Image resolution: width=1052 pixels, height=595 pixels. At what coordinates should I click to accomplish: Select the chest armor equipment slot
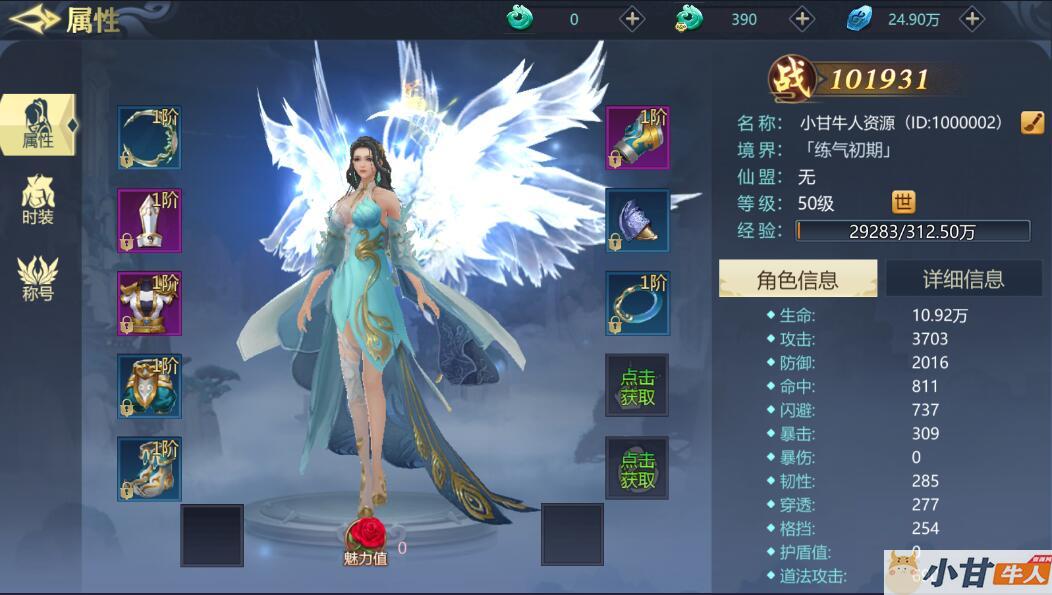[x=149, y=303]
